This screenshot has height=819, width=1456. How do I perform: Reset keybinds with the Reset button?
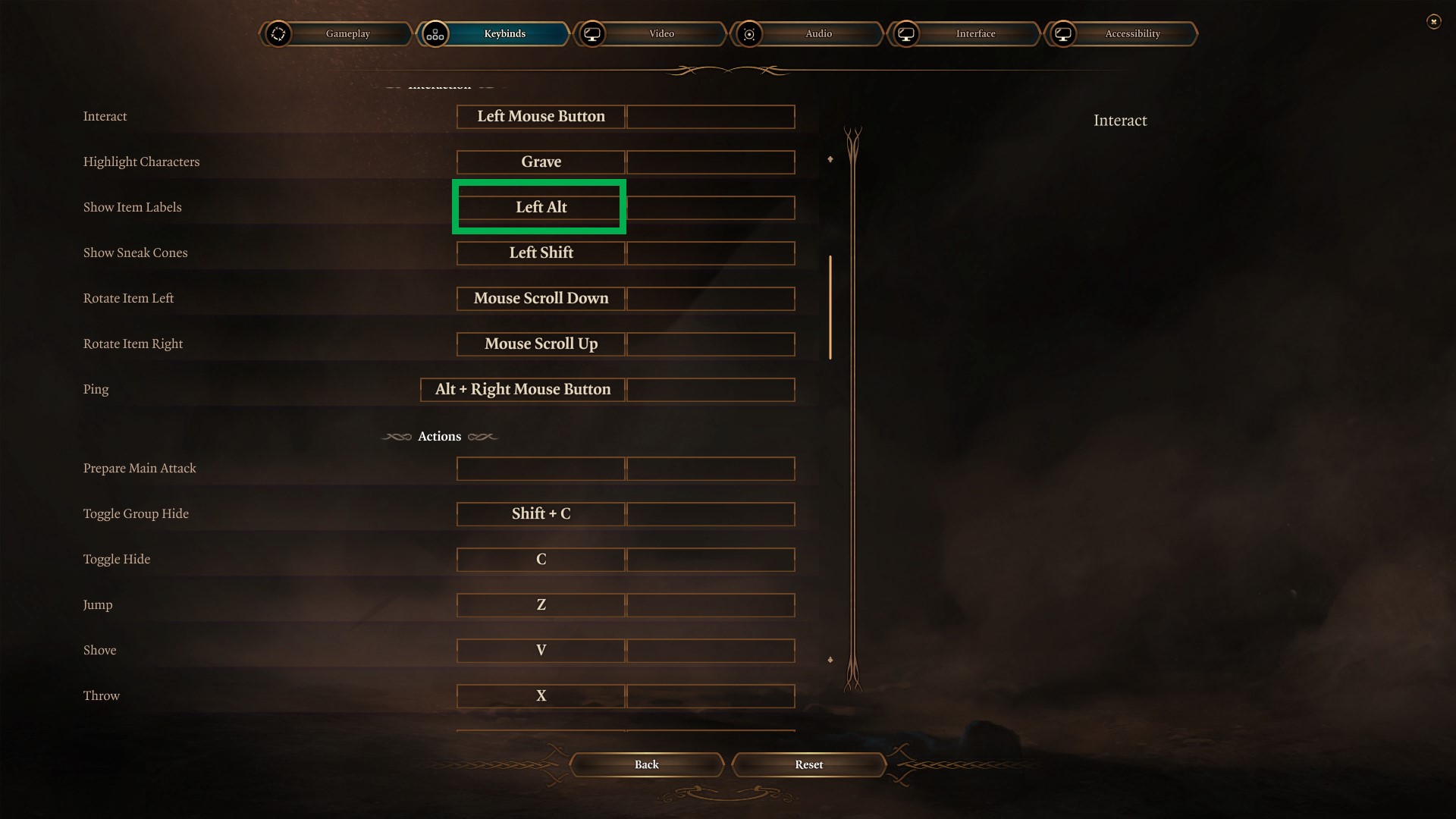808,764
